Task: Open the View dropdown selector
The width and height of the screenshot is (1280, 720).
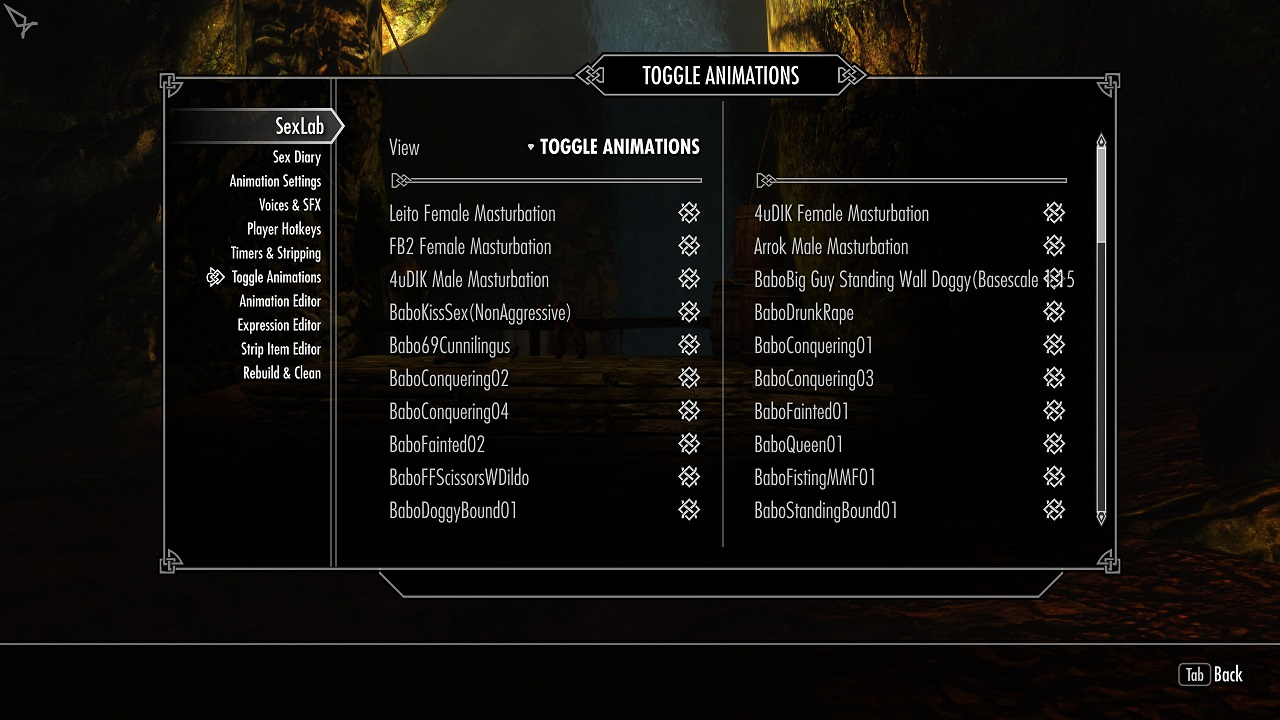Action: point(614,147)
